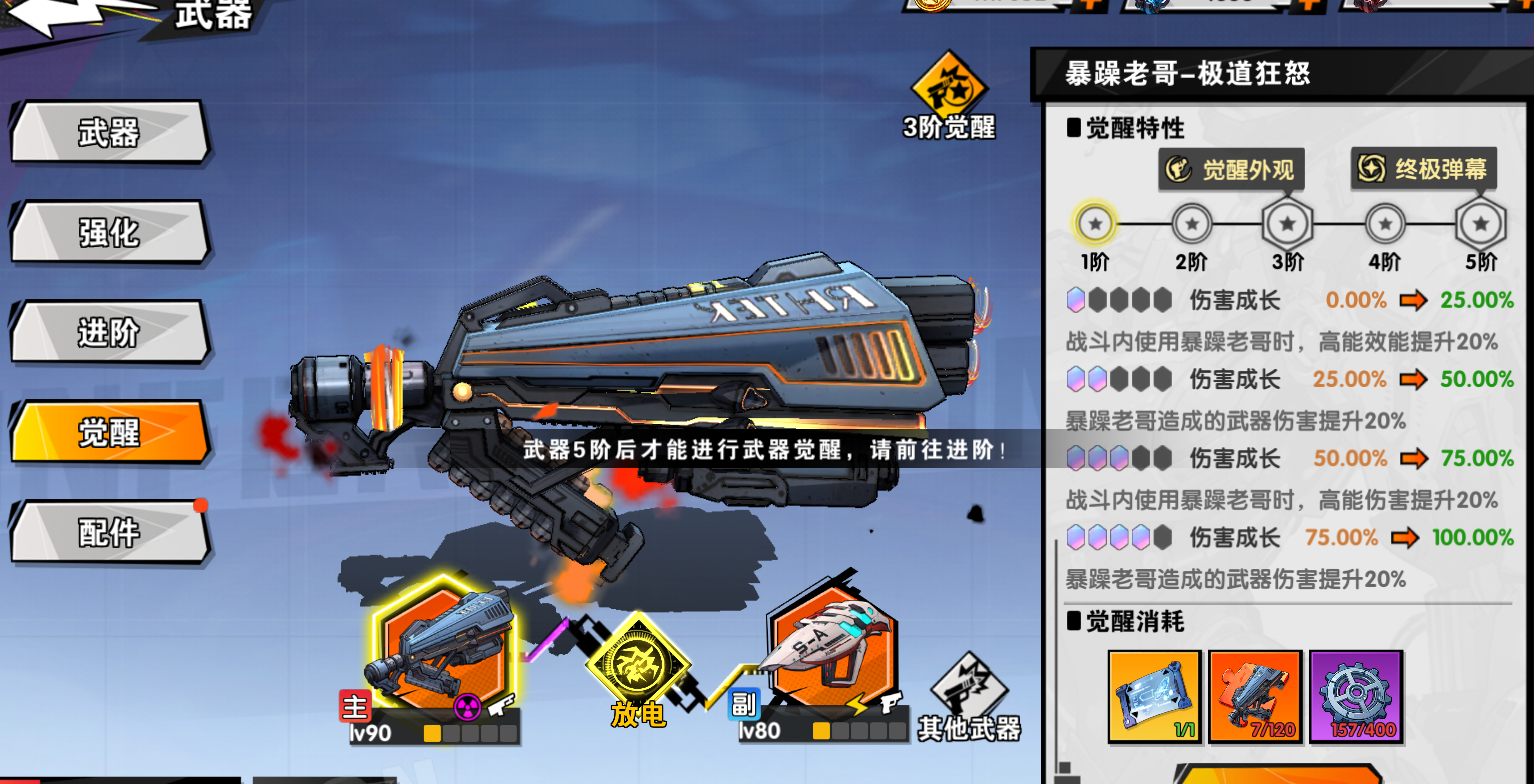Switch to the 配件 tab
This screenshot has width=1534, height=784.
pos(110,532)
